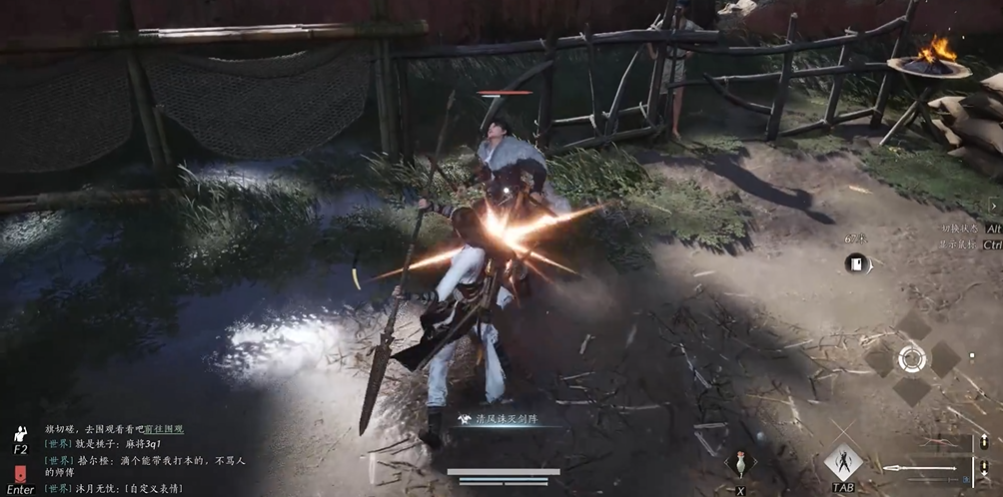Activate the diamond martial stance skill icon
This screenshot has height=497, width=1003.
(842, 462)
